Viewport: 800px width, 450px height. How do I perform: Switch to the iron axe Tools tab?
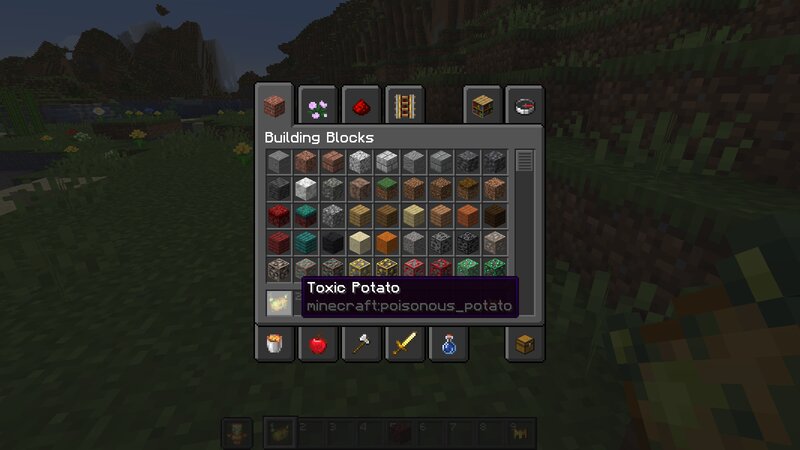click(361, 345)
